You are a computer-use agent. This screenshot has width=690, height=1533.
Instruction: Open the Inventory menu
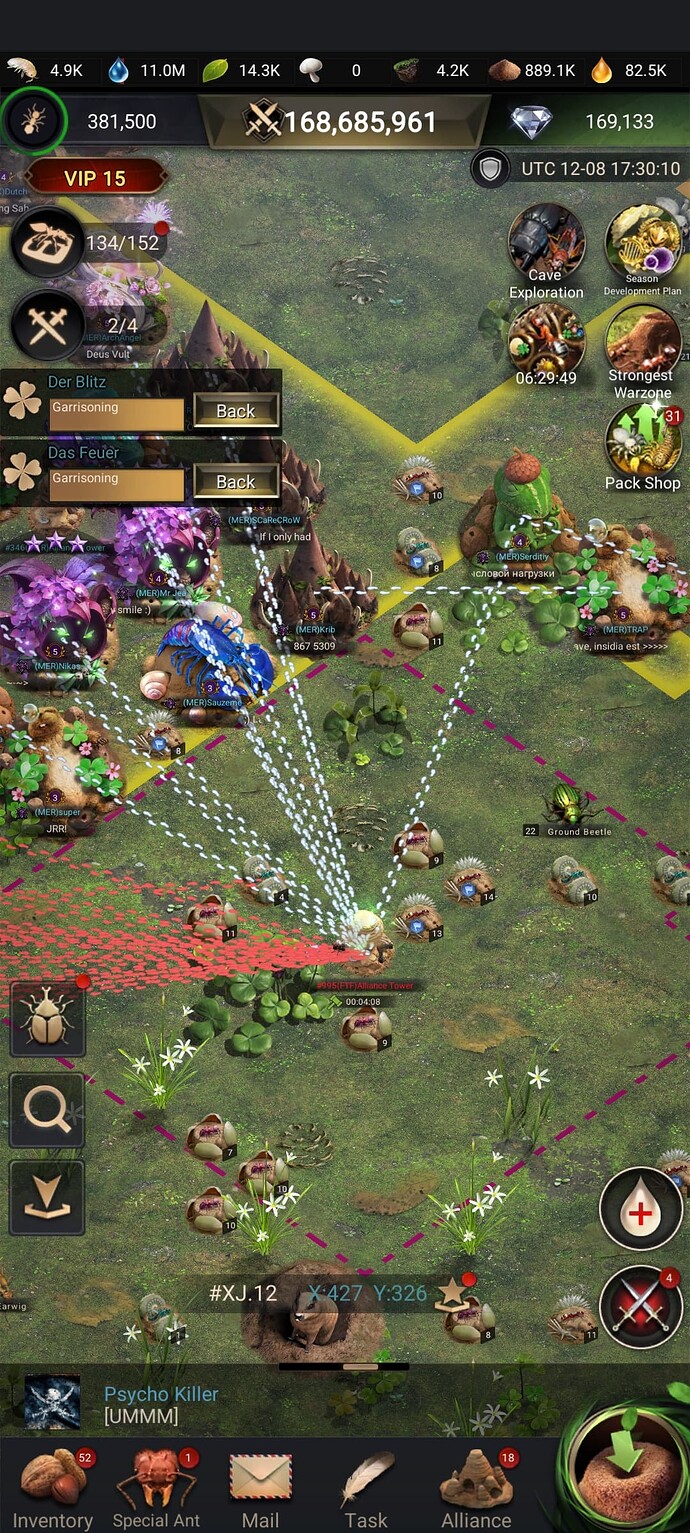coord(52,1489)
